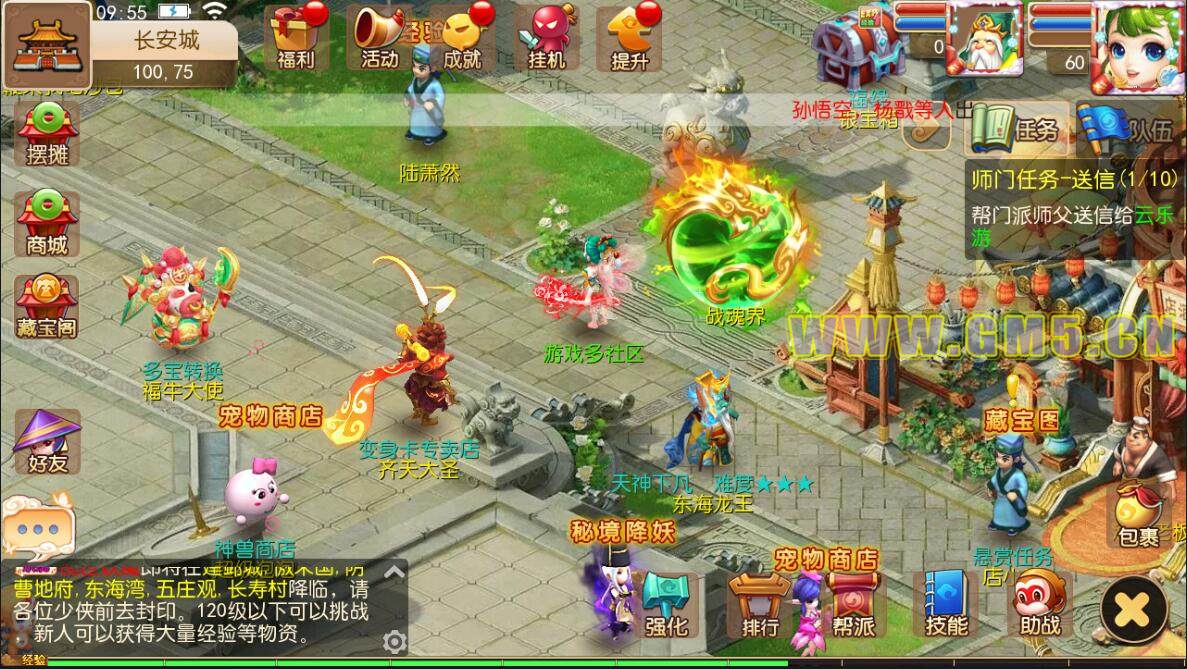Close the bottom menu with the X button
Image resolution: width=1187 pixels, height=669 pixels.
pyautogui.click(x=1134, y=606)
